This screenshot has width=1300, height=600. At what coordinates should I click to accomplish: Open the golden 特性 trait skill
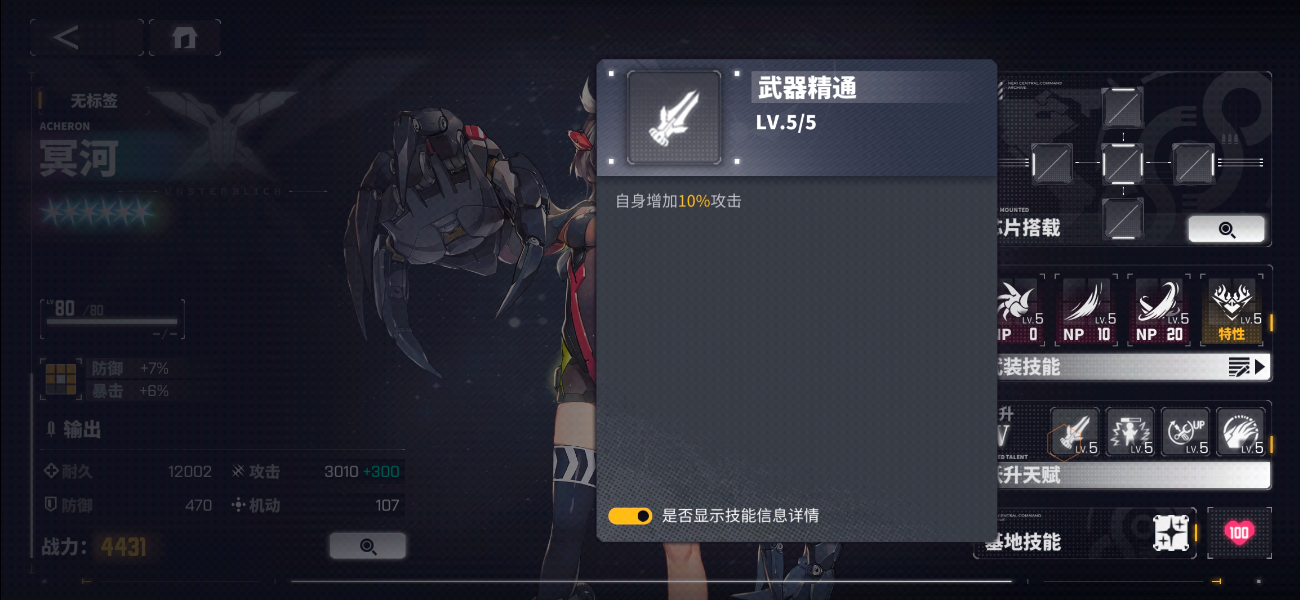(x=1231, y=310)
